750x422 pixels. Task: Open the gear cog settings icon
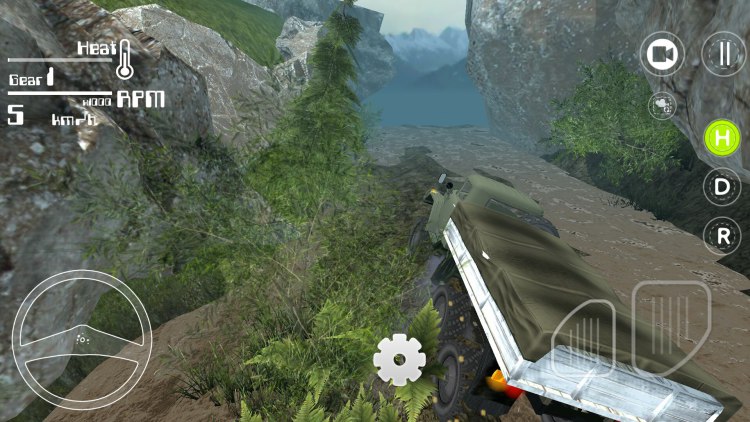[399, 359]
